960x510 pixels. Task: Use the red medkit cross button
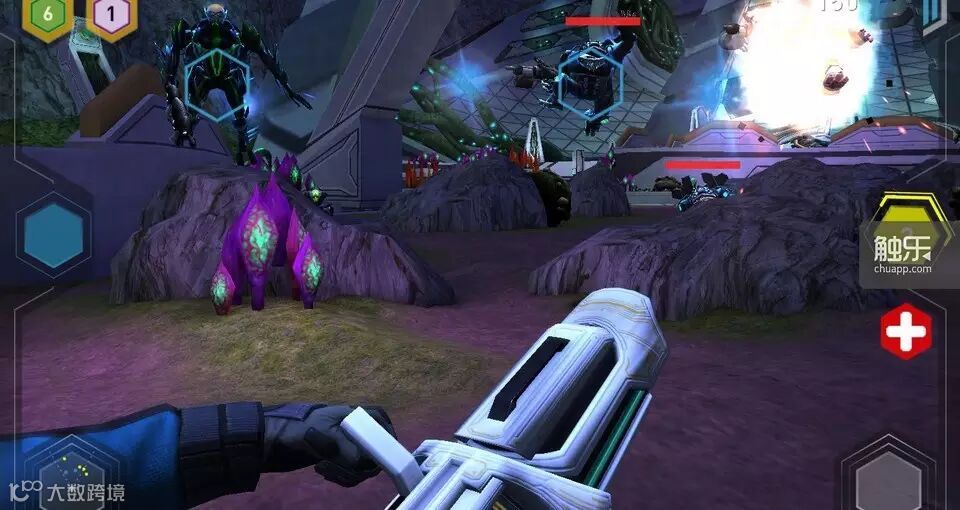pyautogui.click(x=906, y=332)
